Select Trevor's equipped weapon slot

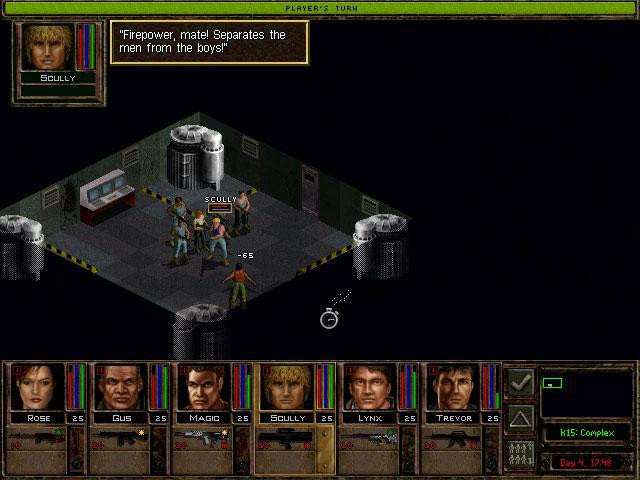click(x=451, y=438)
